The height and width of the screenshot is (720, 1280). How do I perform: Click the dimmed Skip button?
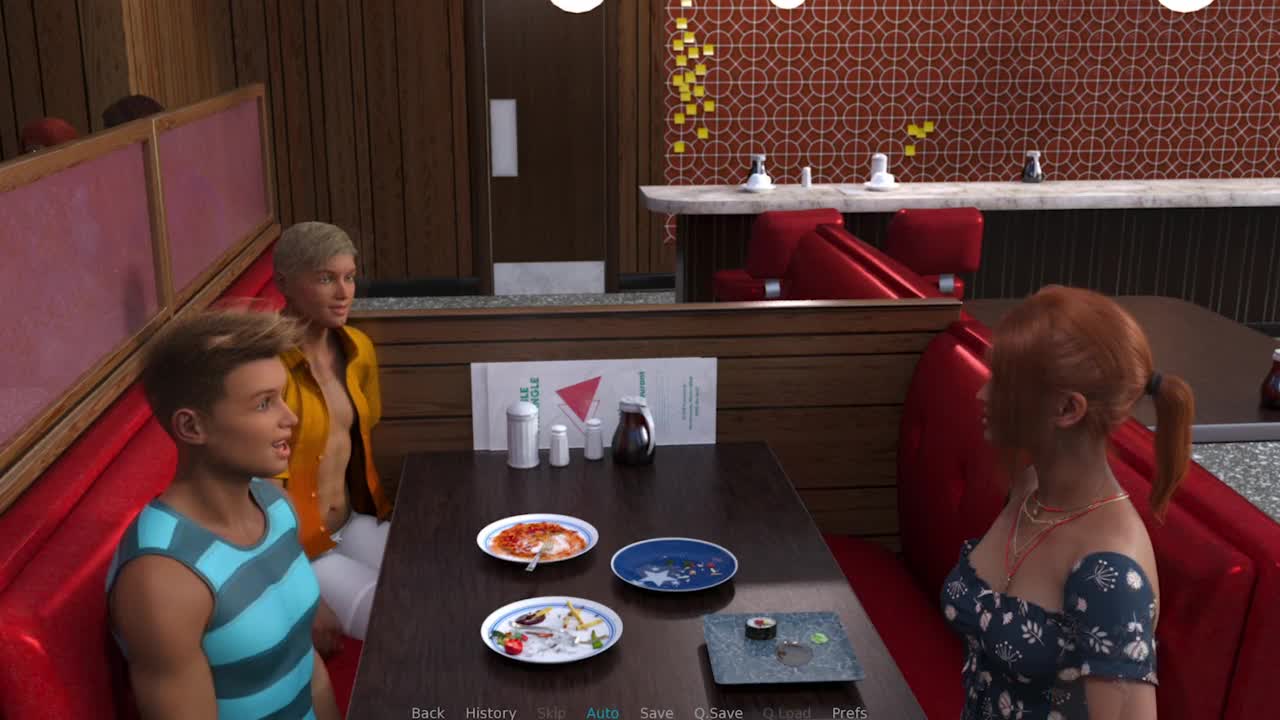coord(551,712)
